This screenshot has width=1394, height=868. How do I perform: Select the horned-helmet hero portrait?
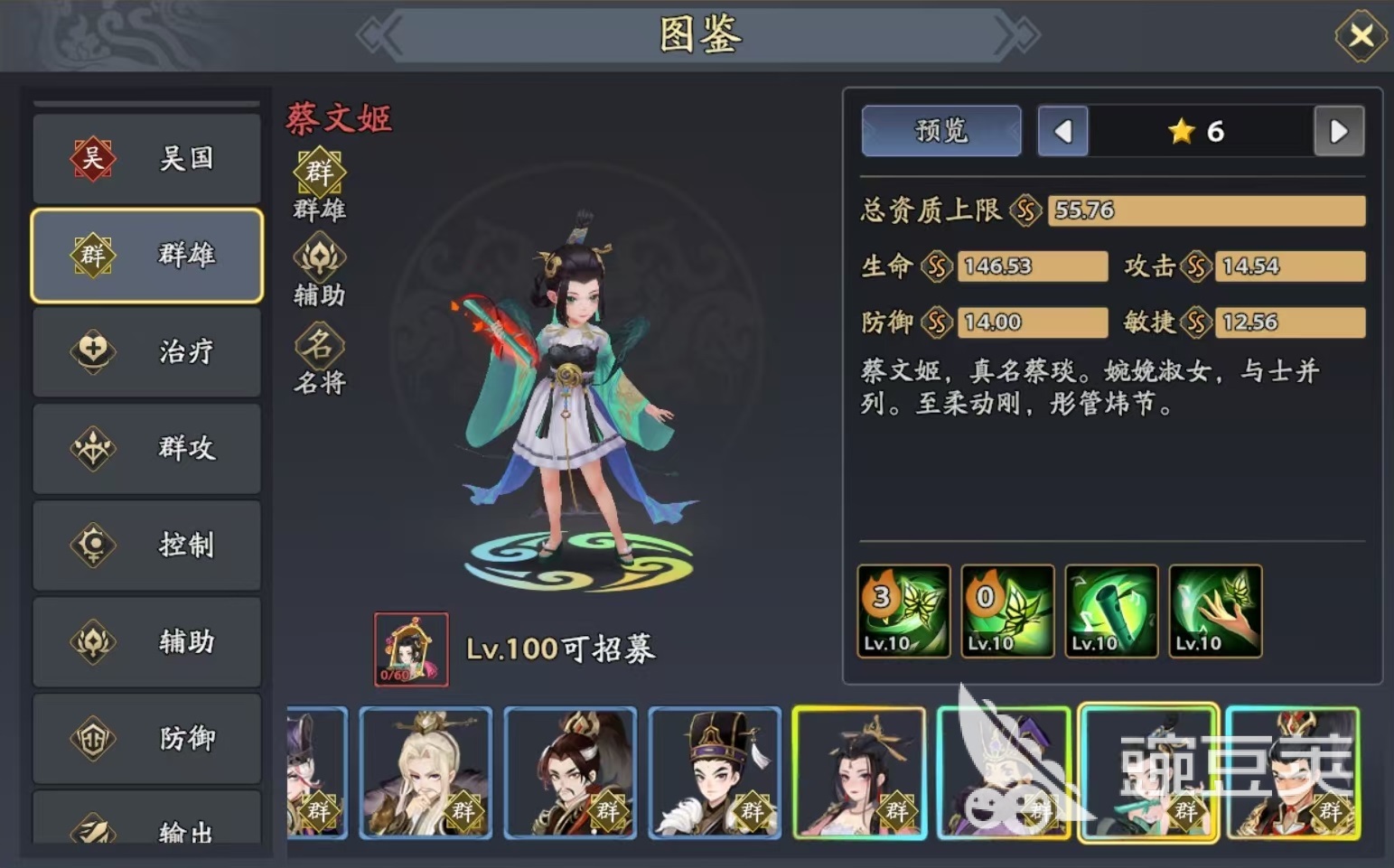570,772
